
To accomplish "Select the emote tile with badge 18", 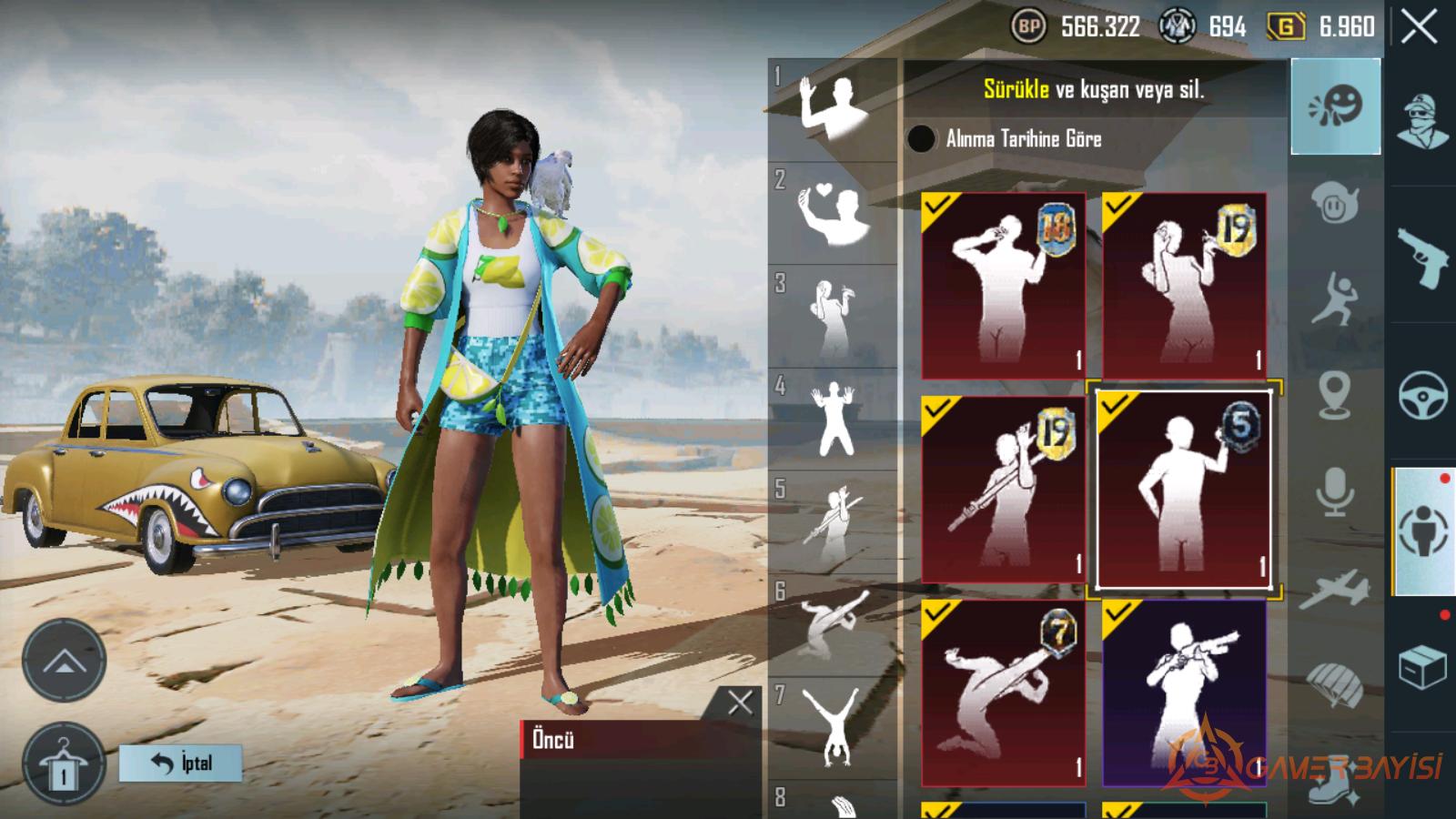I will click(x=1003, y=285).
